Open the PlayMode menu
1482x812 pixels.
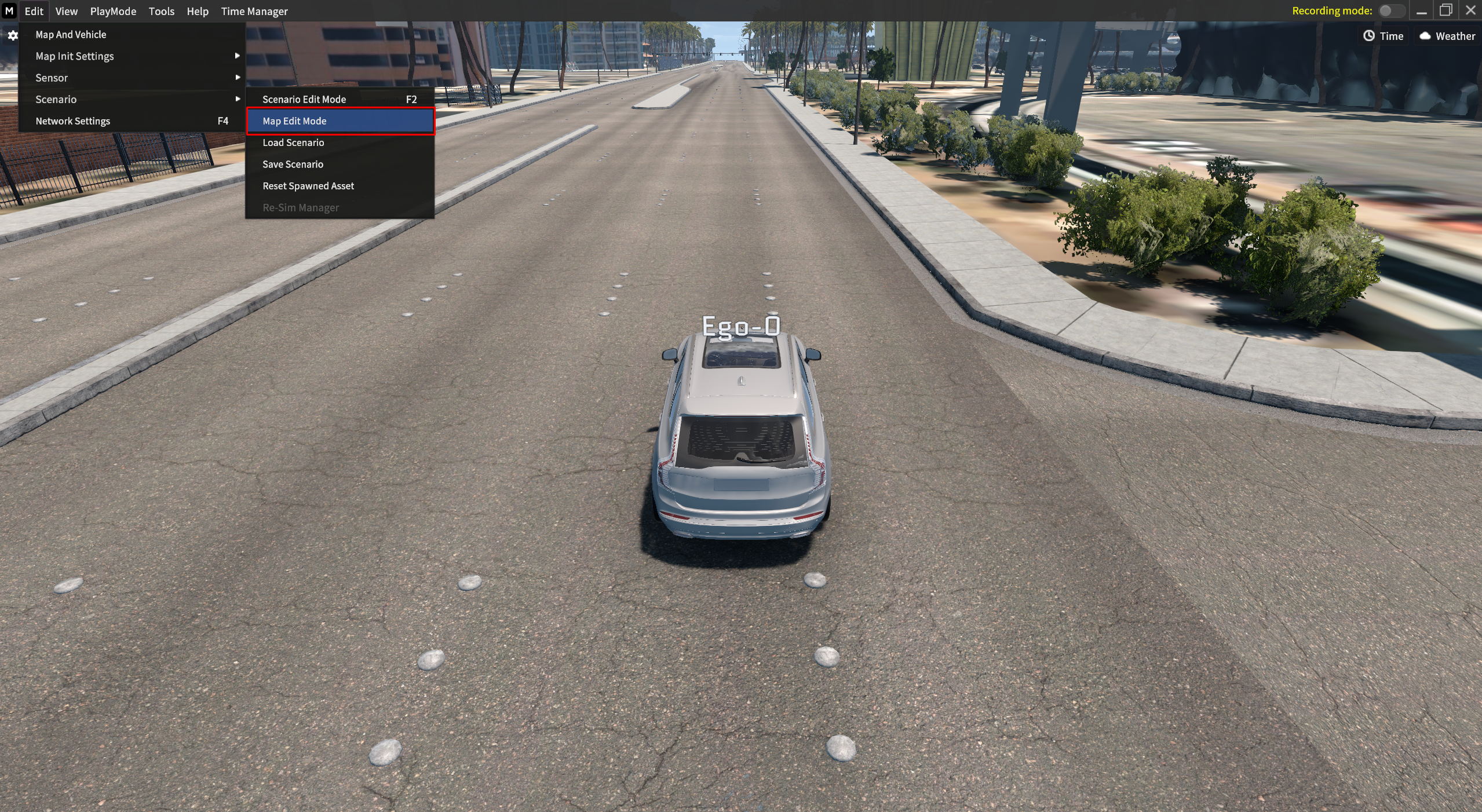[x=113, y=11]
